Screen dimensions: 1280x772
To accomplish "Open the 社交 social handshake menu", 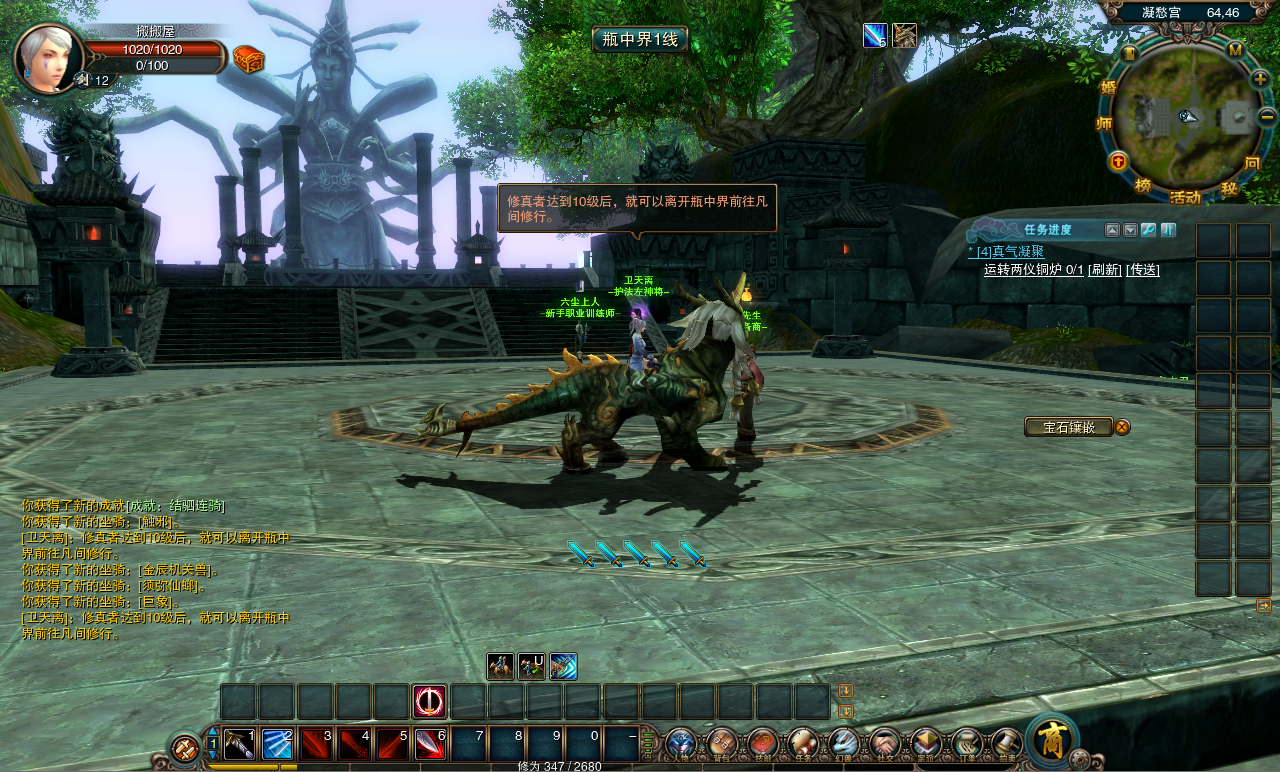I will coord(884,744).
